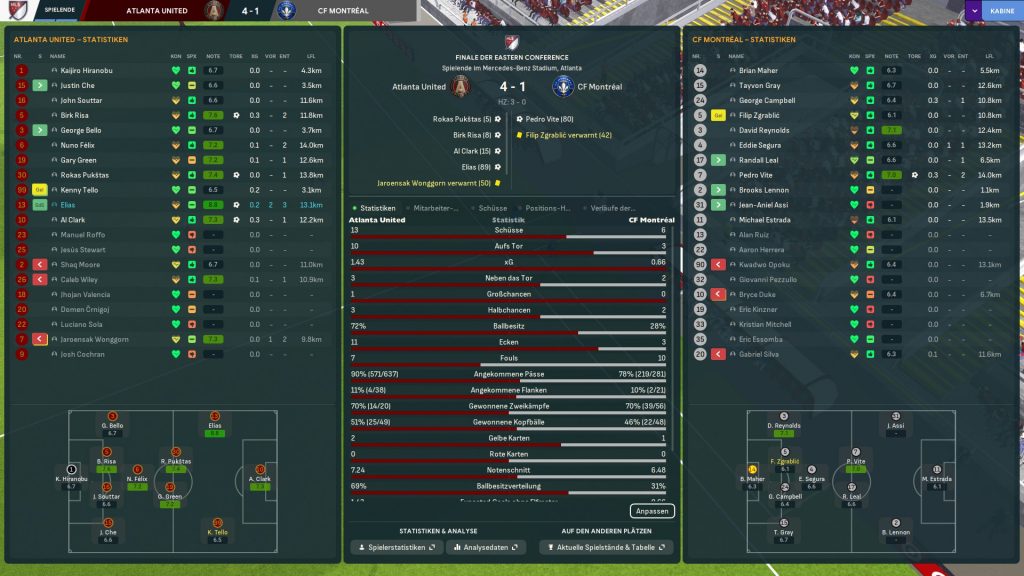
Task: Open Analysedaten
Action: coord(487,548)
